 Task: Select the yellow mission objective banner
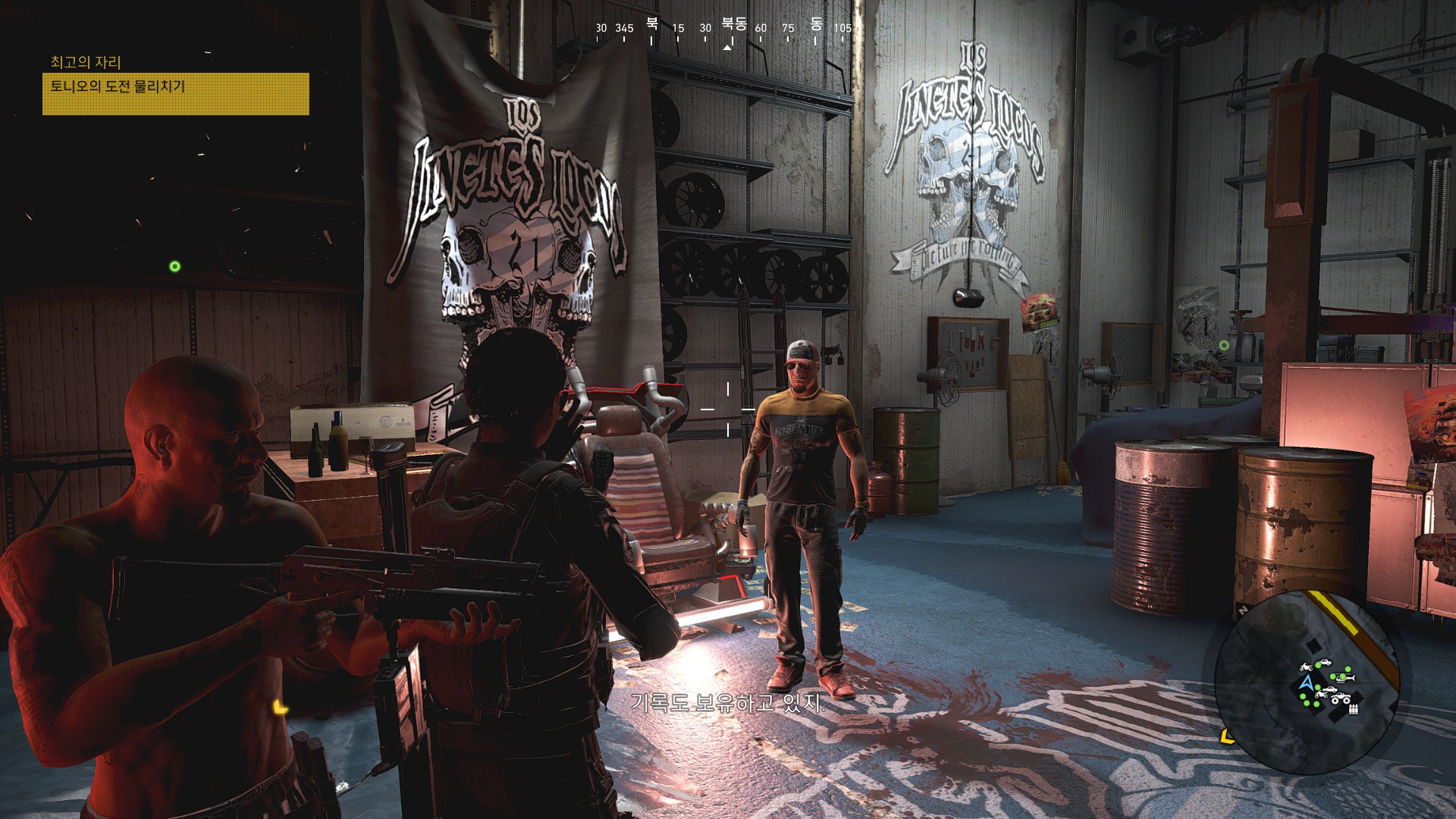point(175,93)
